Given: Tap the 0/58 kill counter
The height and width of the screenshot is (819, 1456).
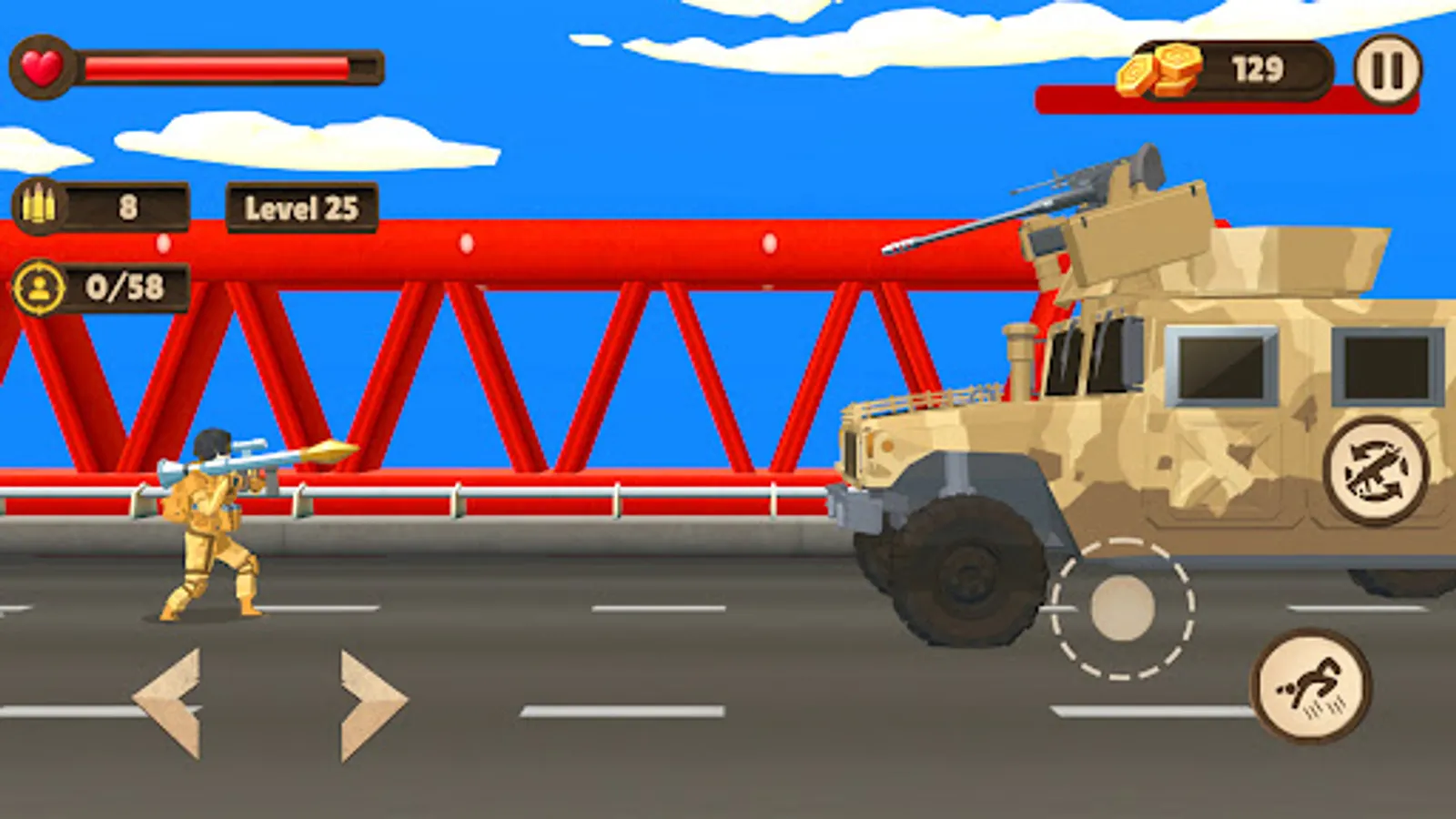Looking at the screenshot, I should [x=126, y=286].
